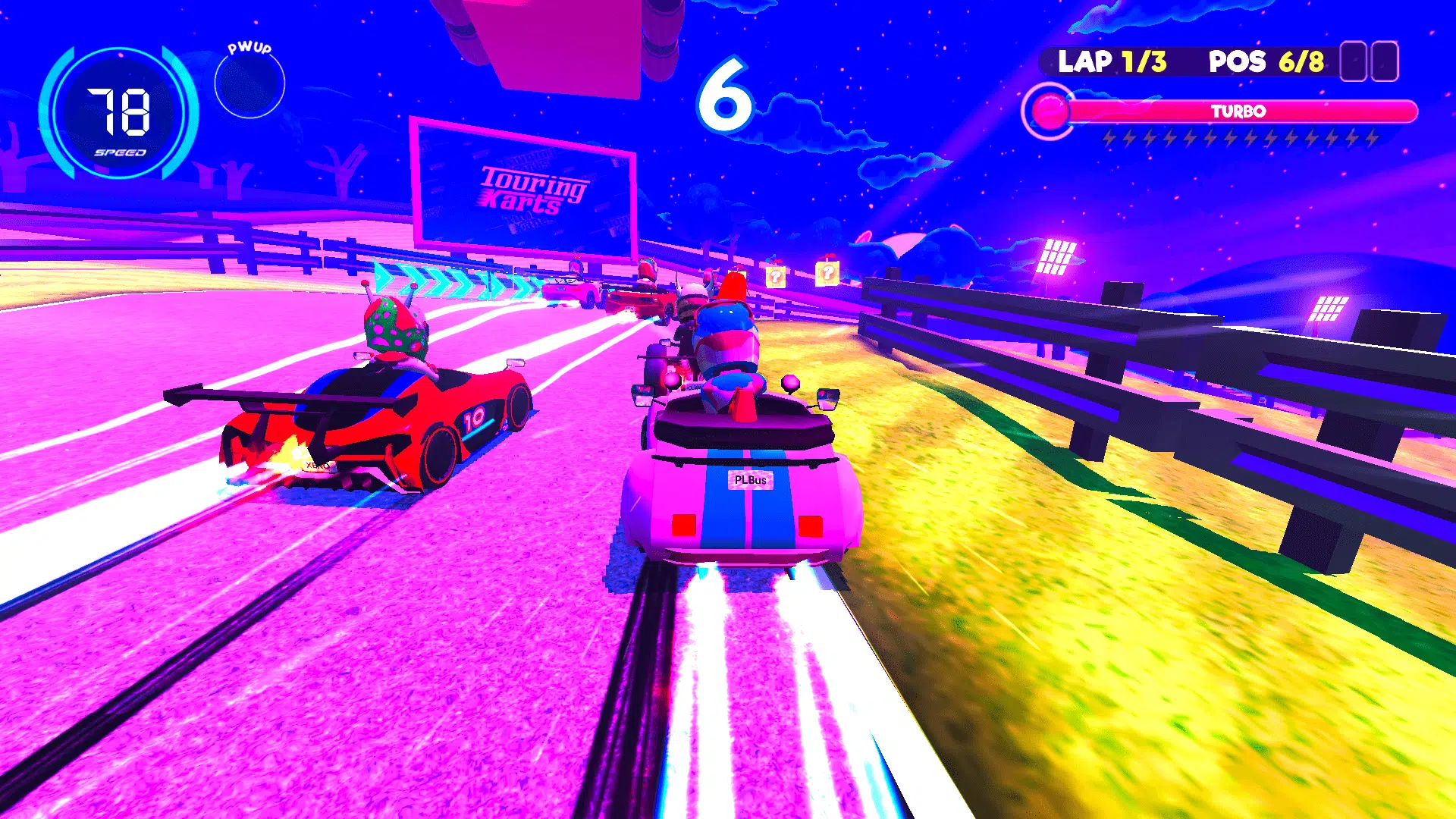Click the pink turbo fill handle
Image resolution: width=1456 pixels, height=819 pixels.
1050,108
